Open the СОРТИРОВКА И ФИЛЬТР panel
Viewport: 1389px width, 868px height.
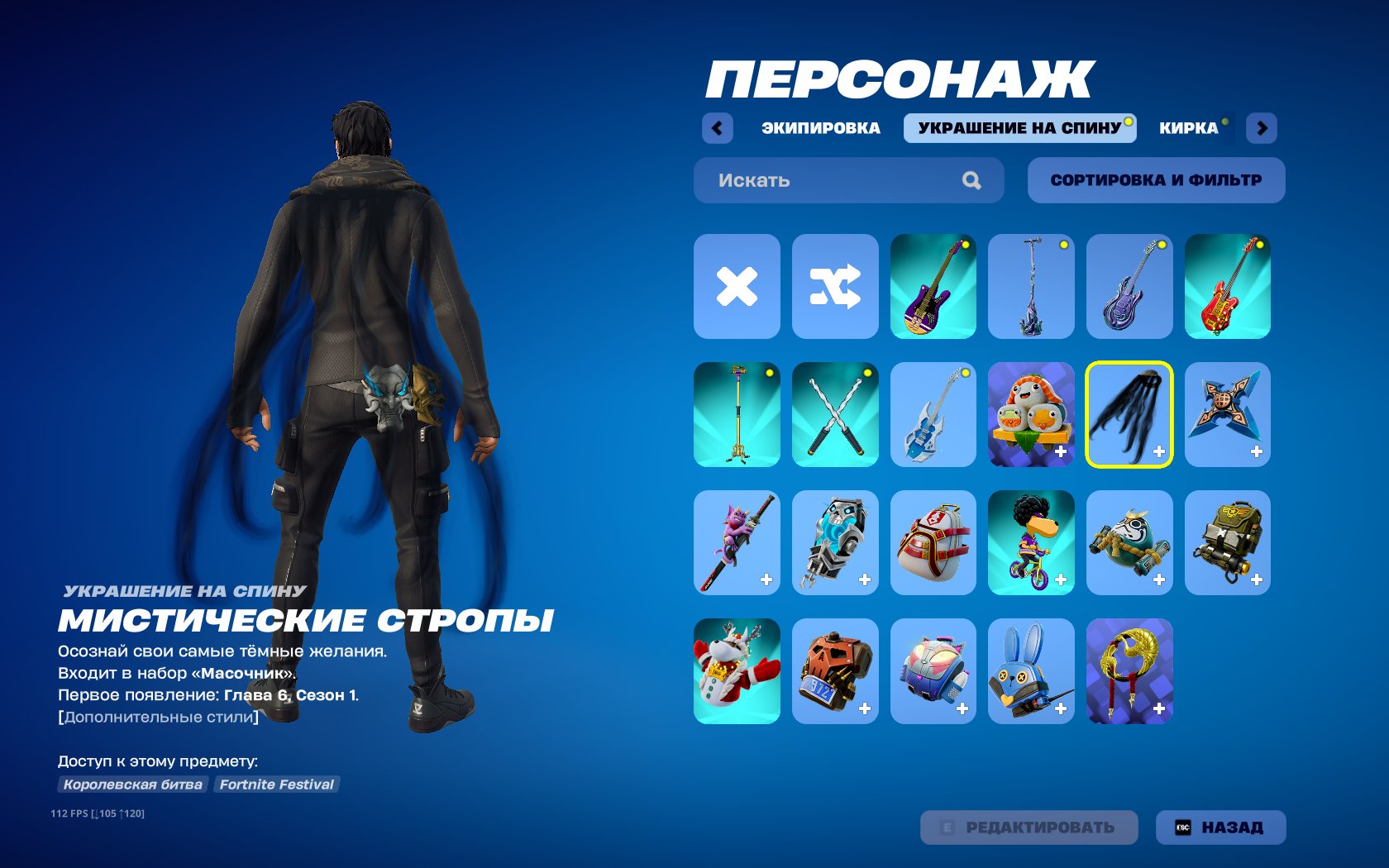pos(1155,179)
